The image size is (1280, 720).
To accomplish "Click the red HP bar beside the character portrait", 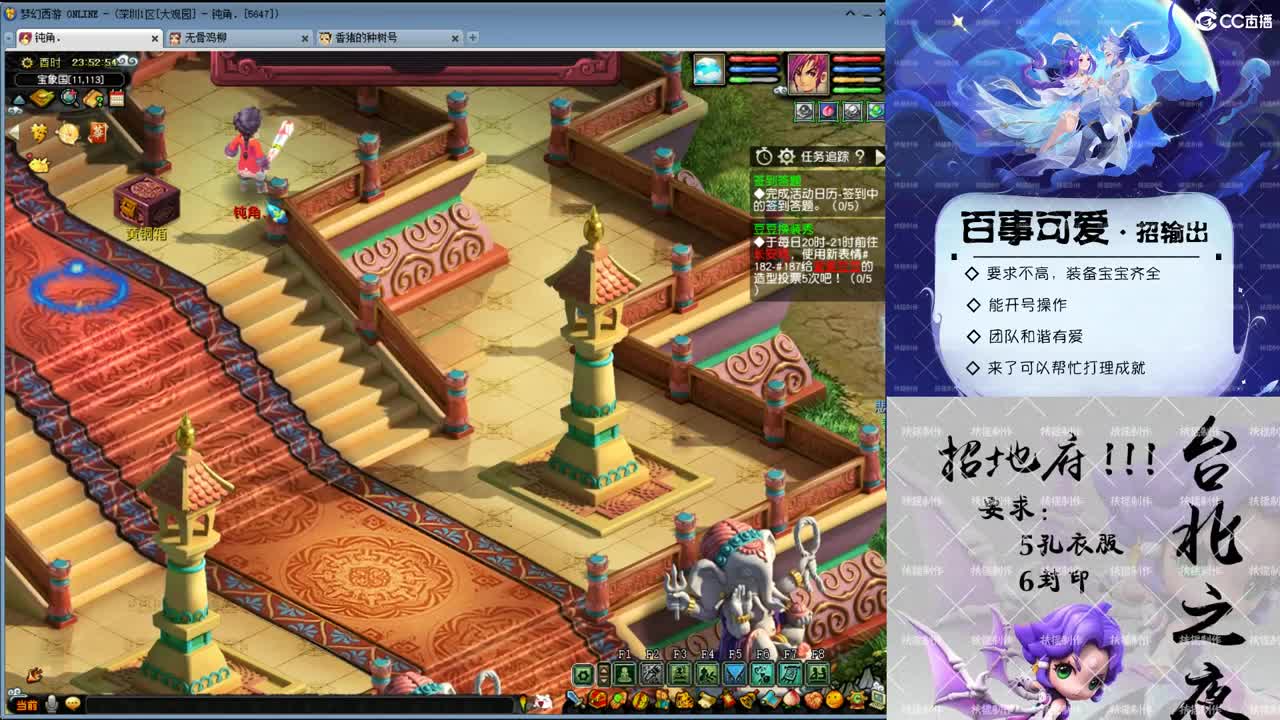I will [856, 59].
